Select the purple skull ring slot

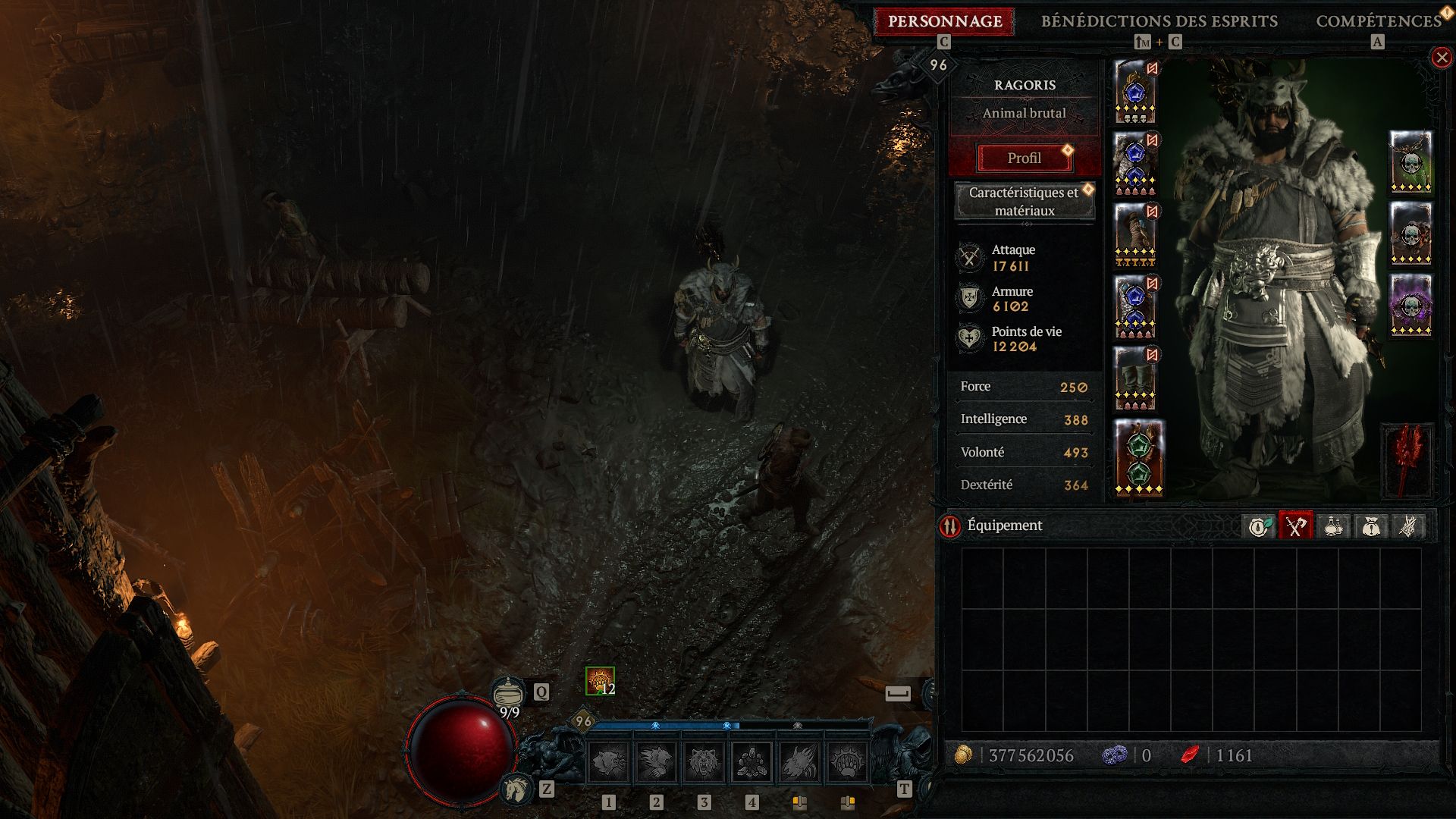1410,305
